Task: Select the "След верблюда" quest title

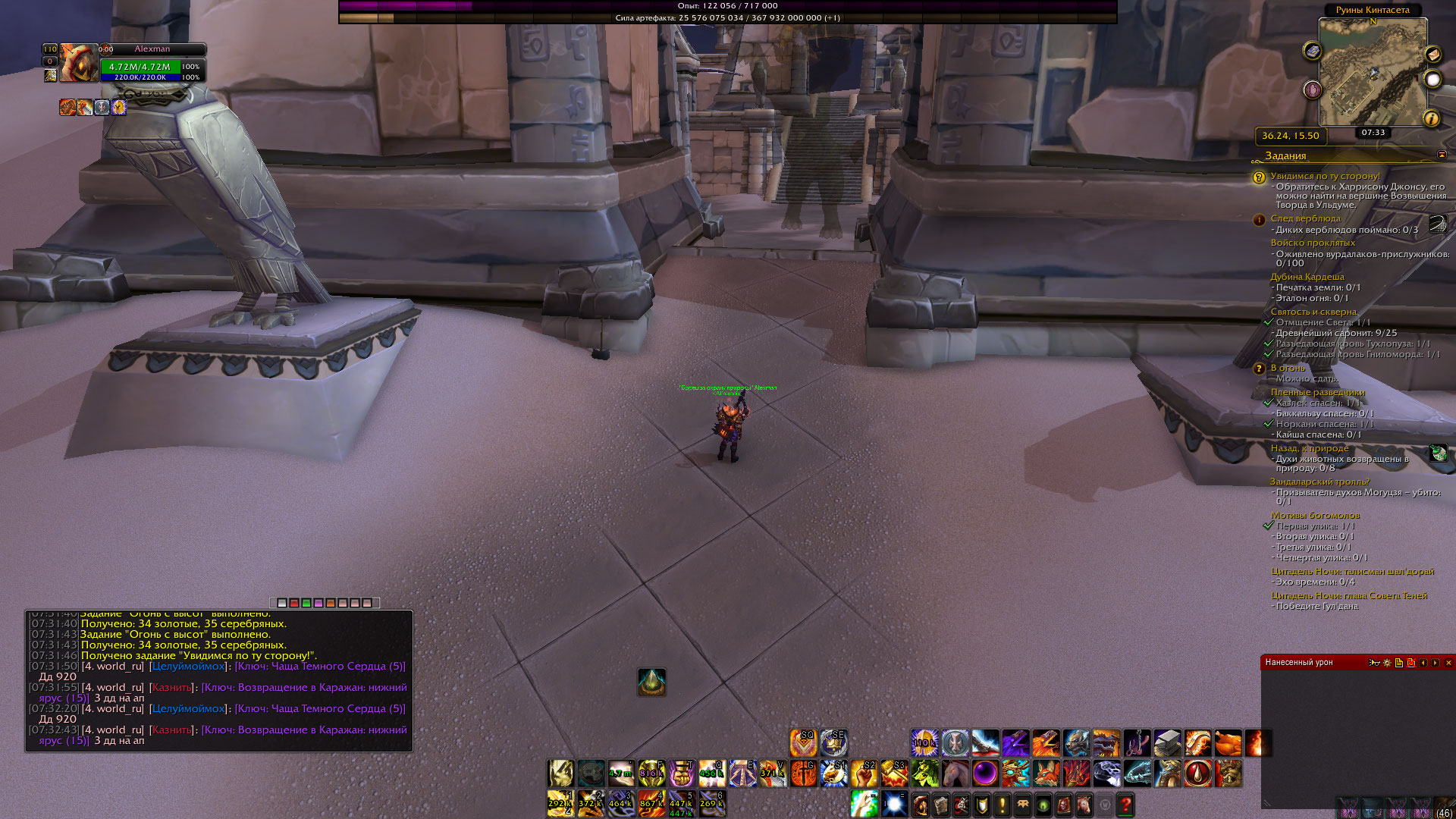Action: pyautogui.click(x=1305, y=218)
